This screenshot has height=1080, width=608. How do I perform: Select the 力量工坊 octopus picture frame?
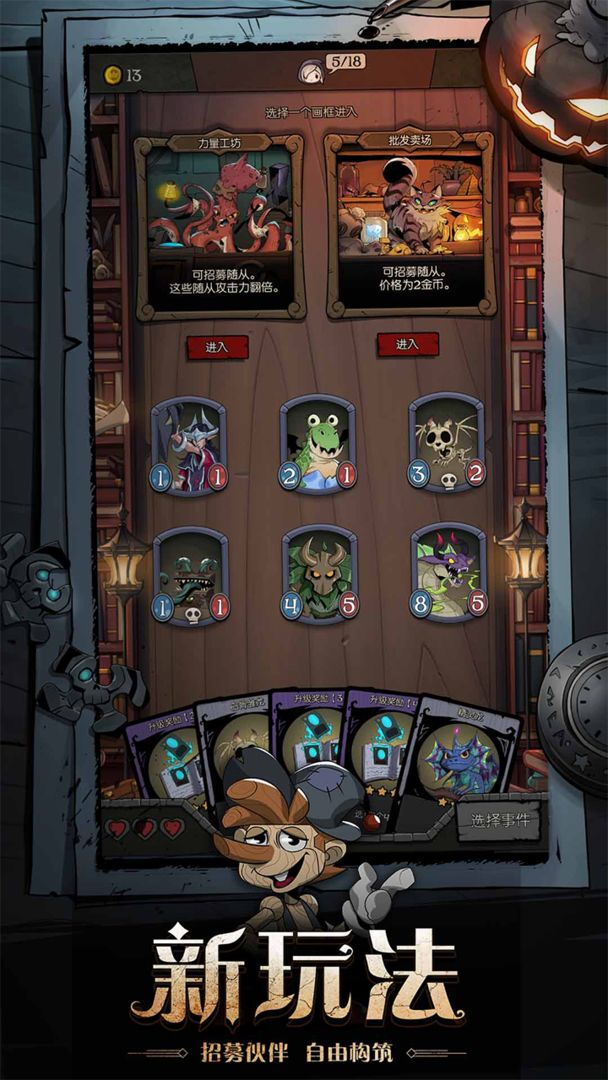220,225
